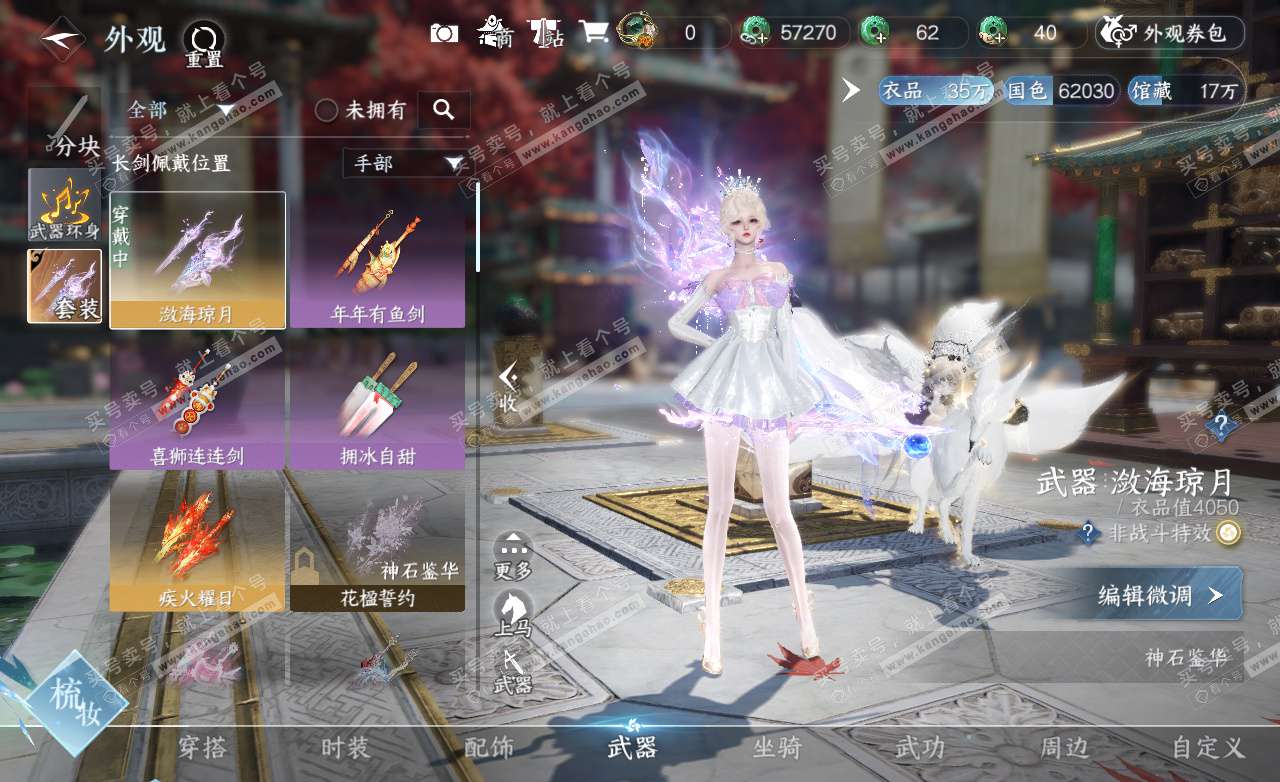Pick the 疾火耀日 weapon skin
Viewport: 1280px width, 782px height.
pyautogui.click(x=197, y=543)
